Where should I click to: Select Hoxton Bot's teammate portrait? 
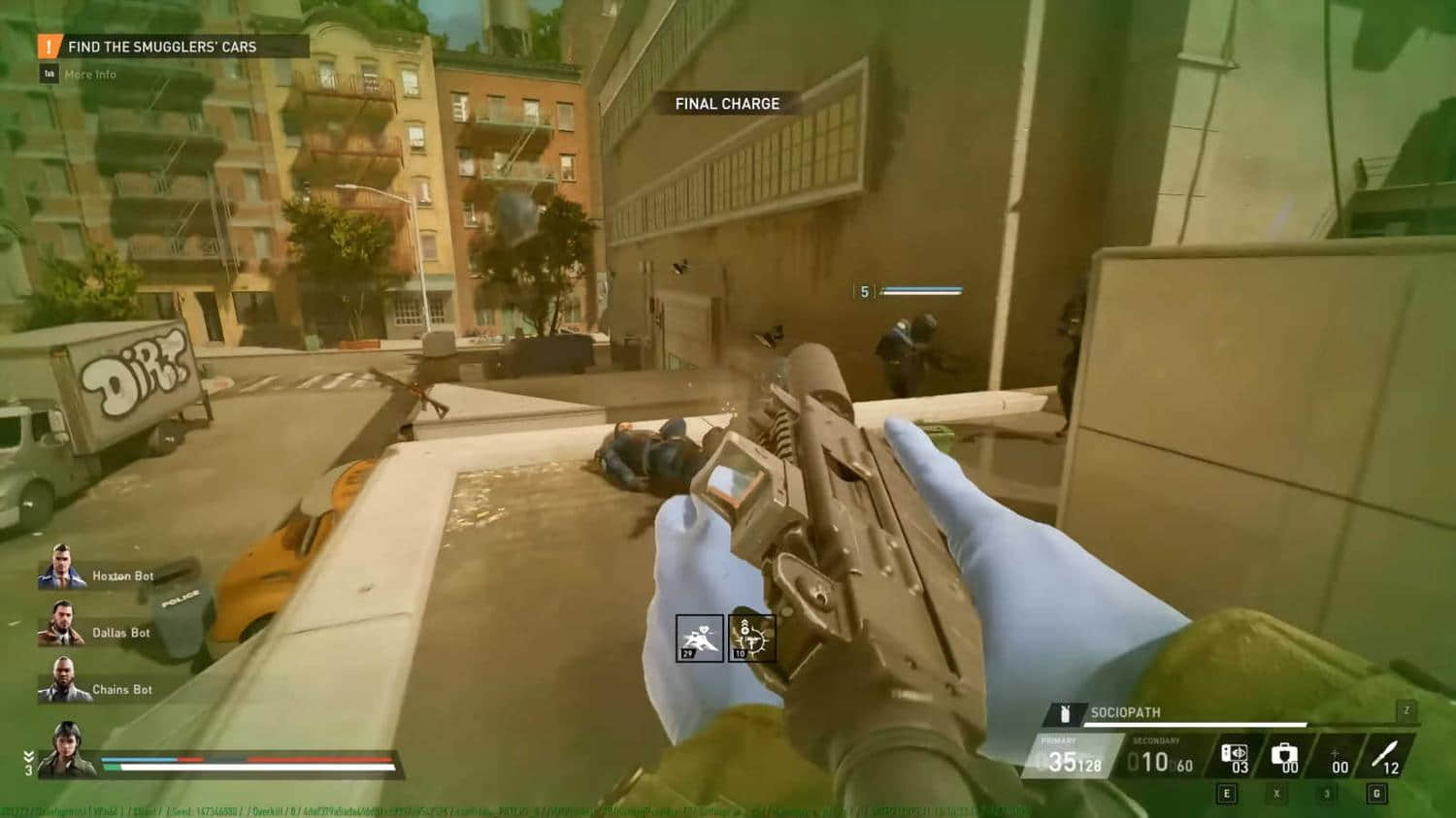click(62, 568)
